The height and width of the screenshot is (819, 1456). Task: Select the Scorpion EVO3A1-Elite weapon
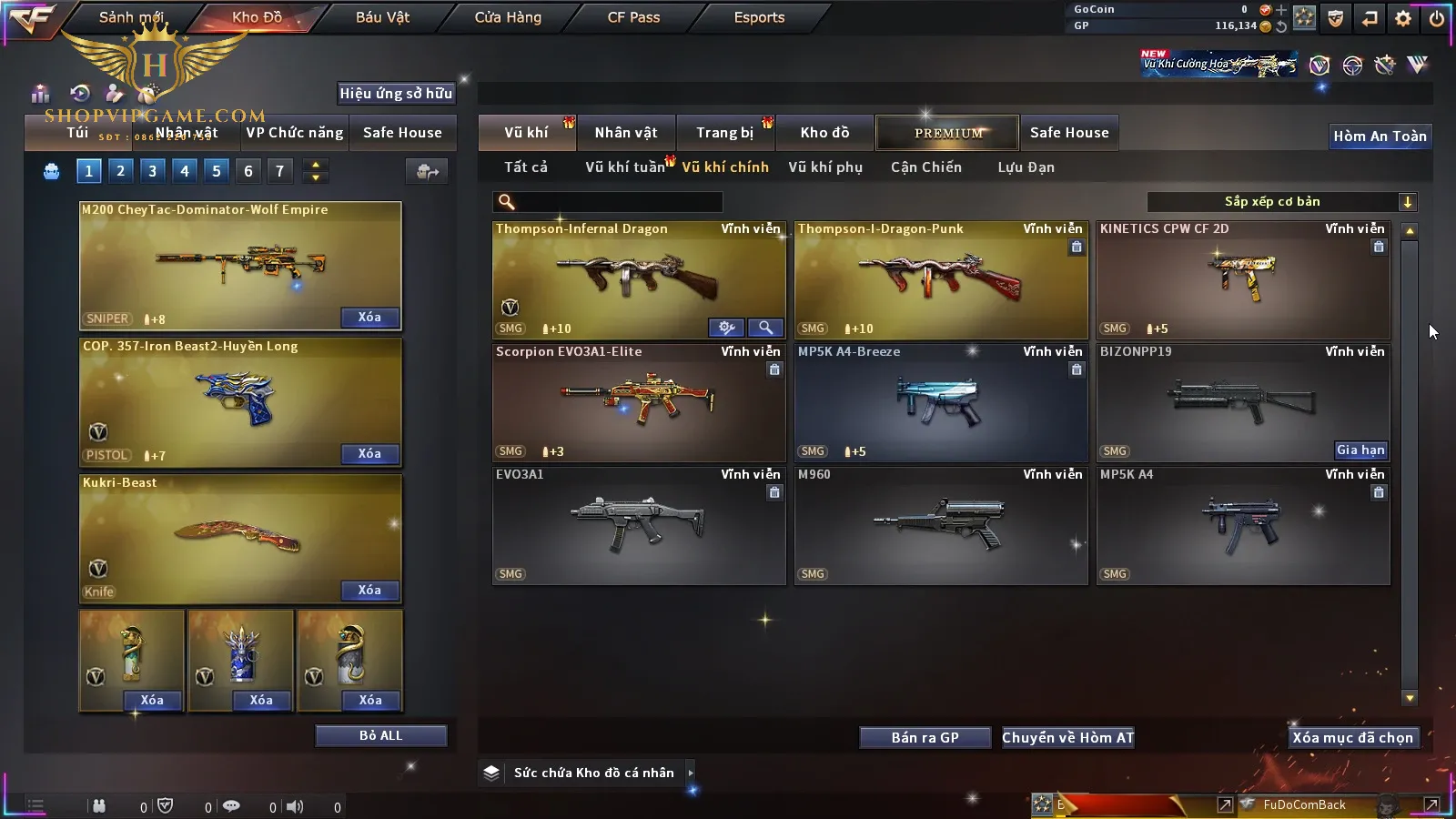[x=639, y=403]
